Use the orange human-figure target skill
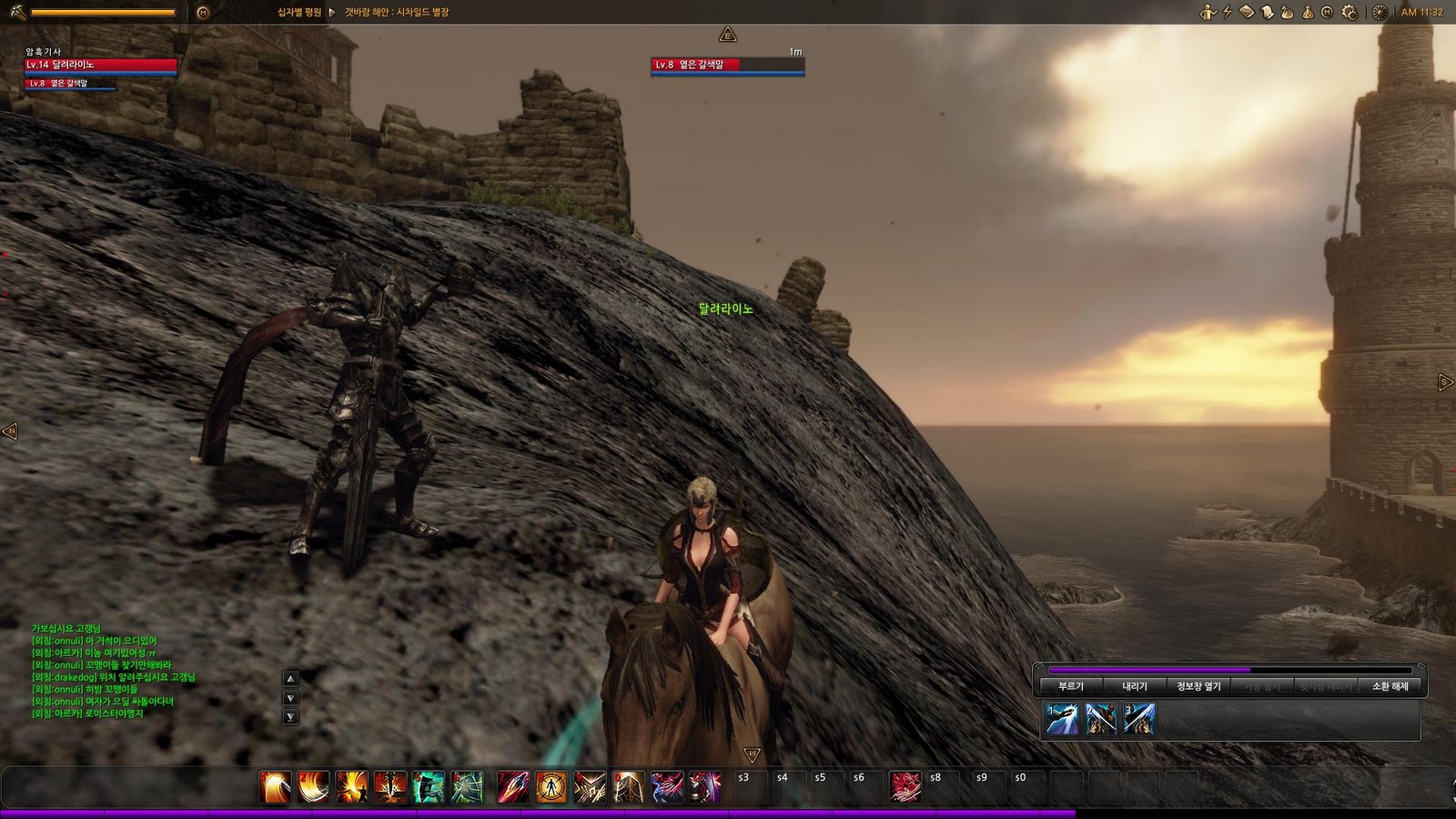 coord(551,787)
